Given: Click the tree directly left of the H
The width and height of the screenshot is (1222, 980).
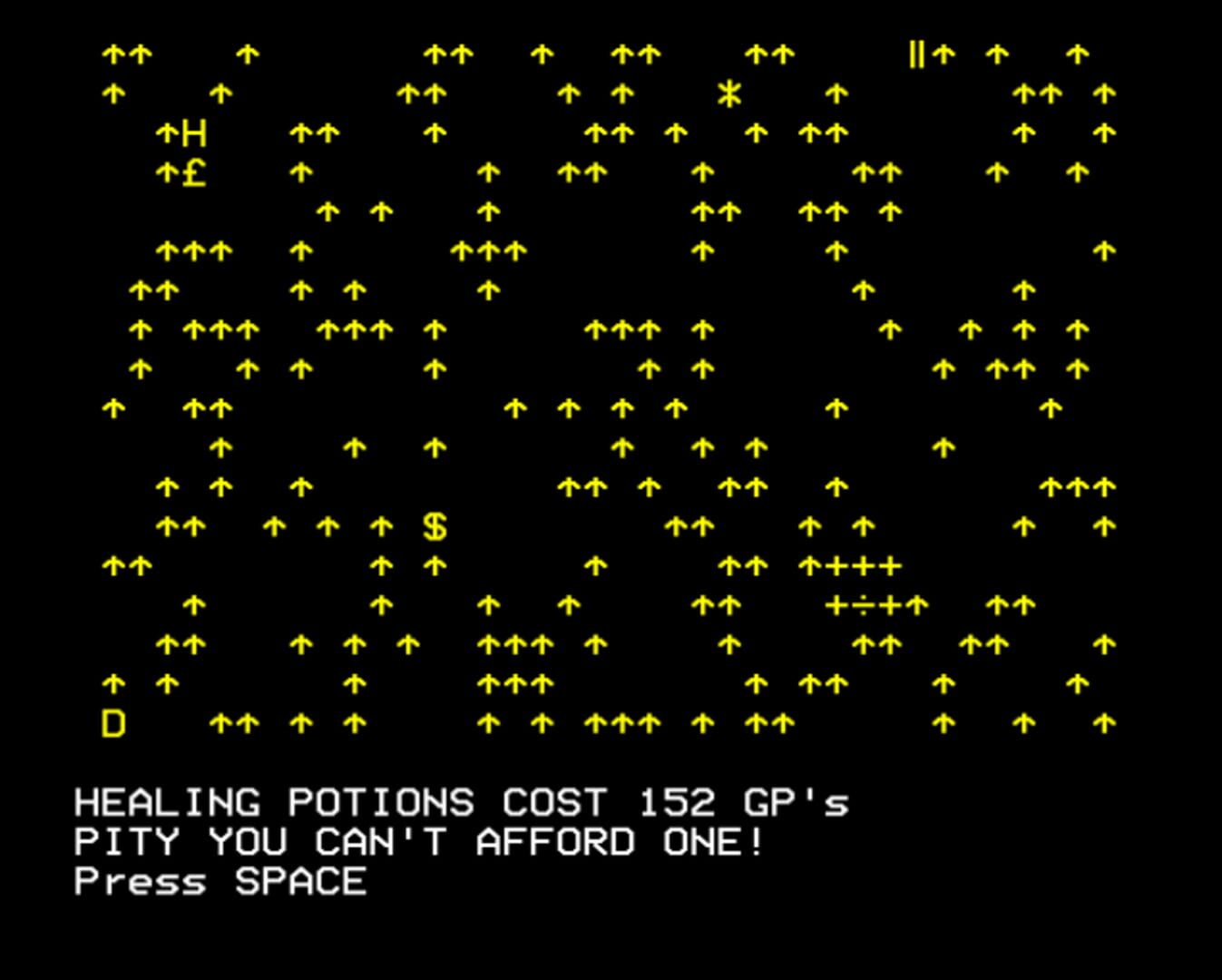Looking at the screenshot, I should click(166, 132).
